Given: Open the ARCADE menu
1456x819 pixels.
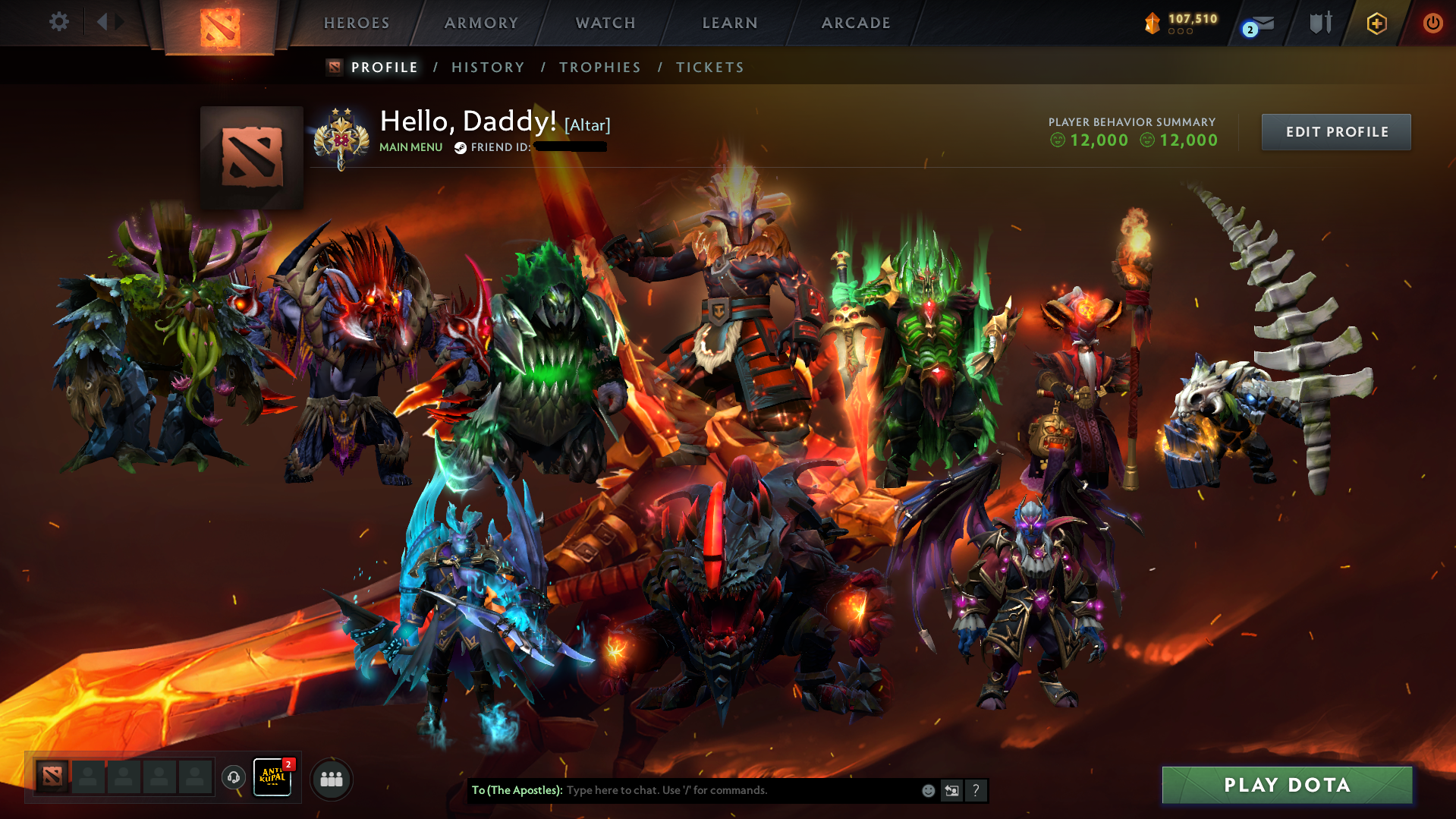Looking at the screenshot, I should [856, 23].
